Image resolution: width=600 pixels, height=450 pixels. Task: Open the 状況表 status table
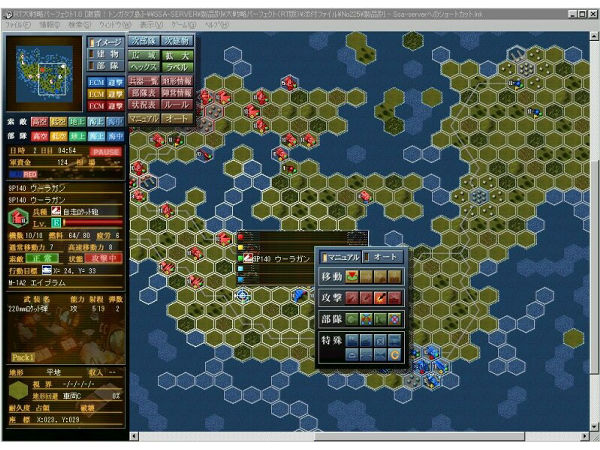coord(142,105)
